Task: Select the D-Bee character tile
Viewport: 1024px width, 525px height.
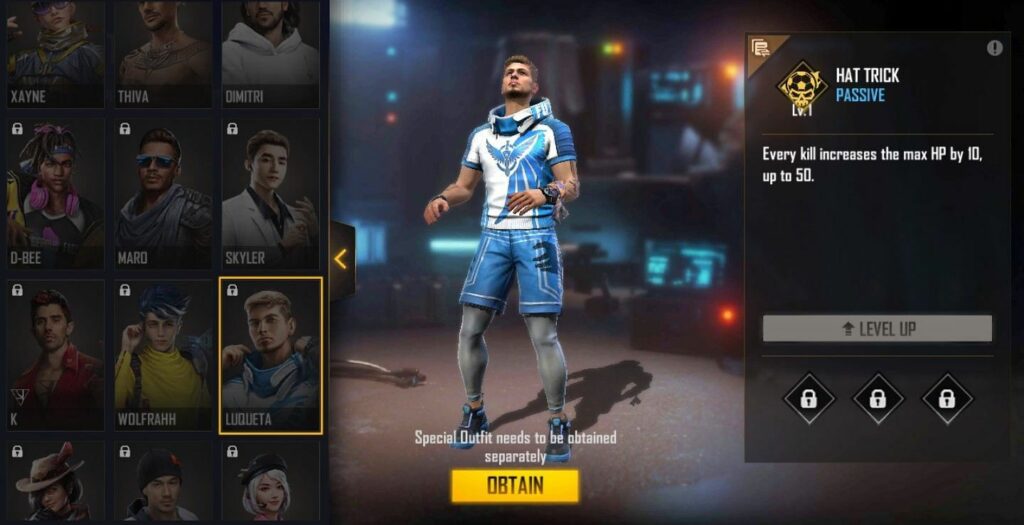Action: 55,194
